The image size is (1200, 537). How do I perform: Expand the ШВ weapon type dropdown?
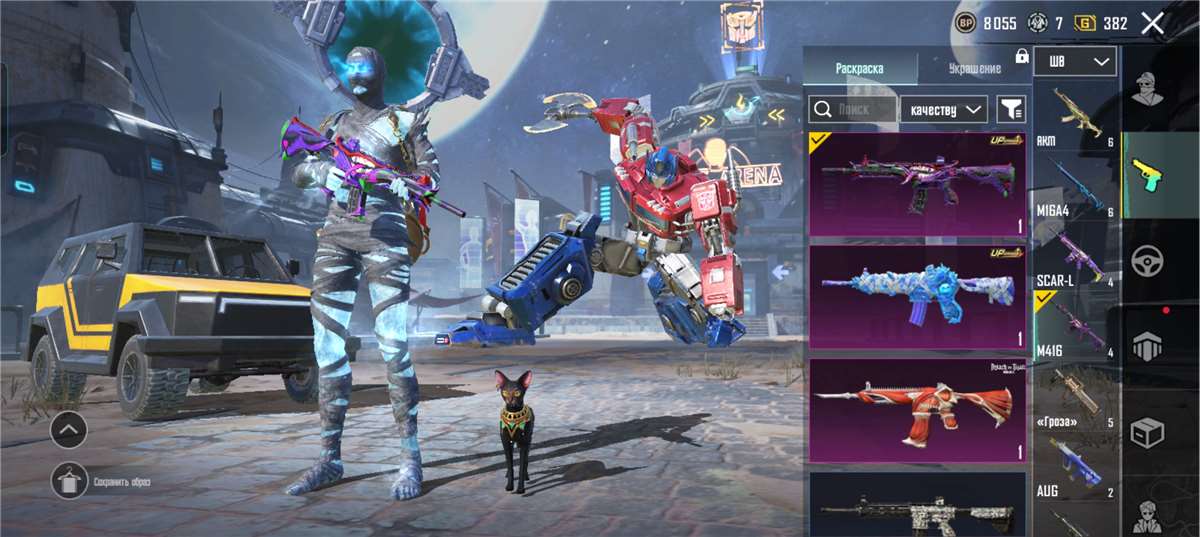tap(1074, 62)
